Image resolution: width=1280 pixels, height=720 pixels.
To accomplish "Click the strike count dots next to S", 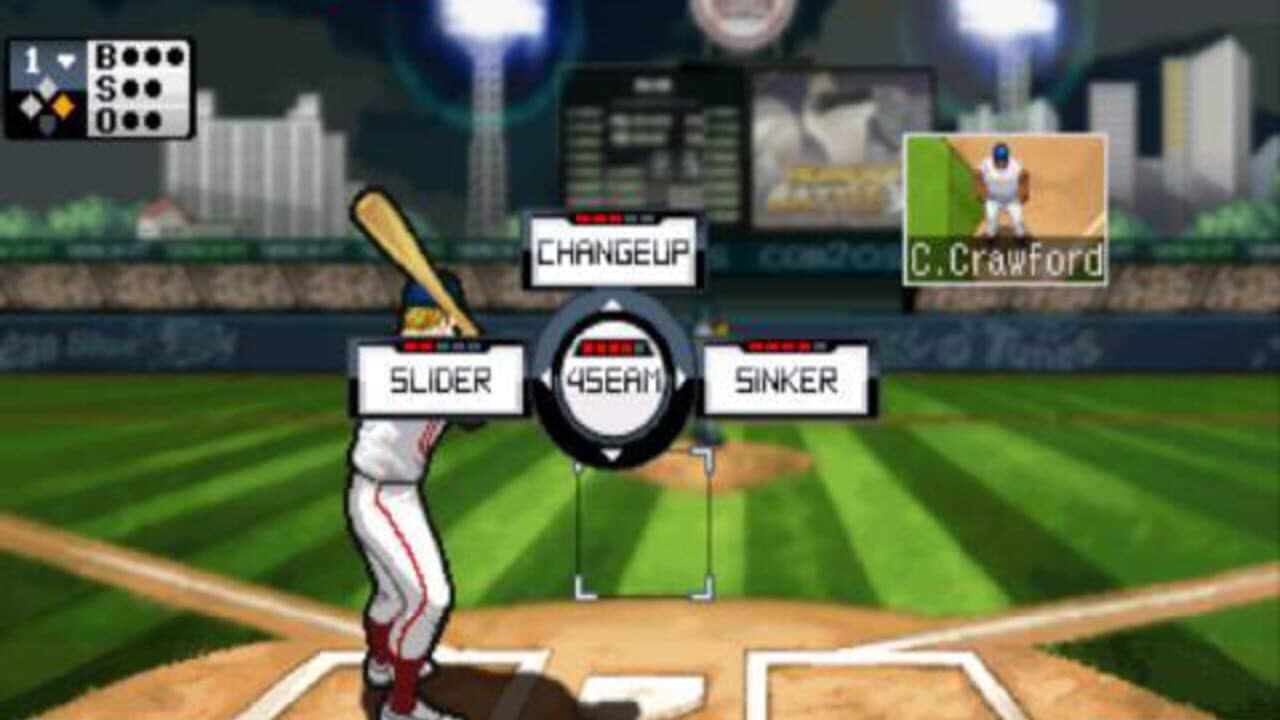I will [140, 86].
